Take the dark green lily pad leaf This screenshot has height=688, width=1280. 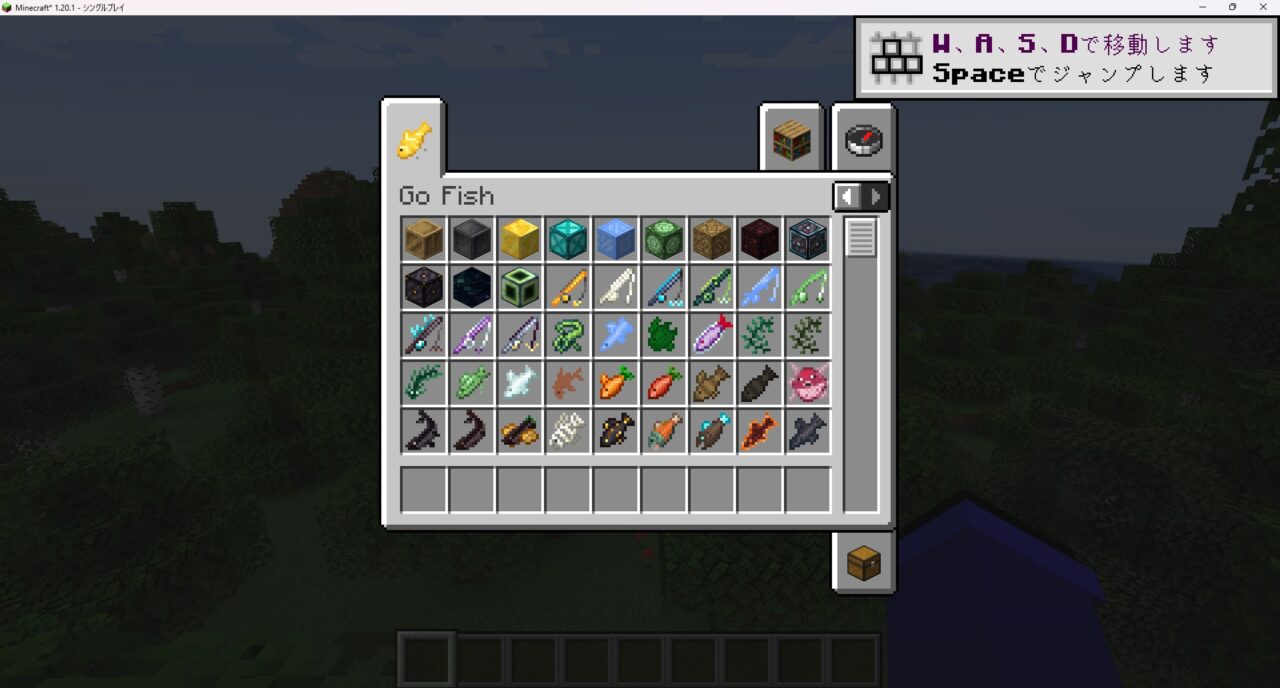pyautogui.click(x=664, y=335)
